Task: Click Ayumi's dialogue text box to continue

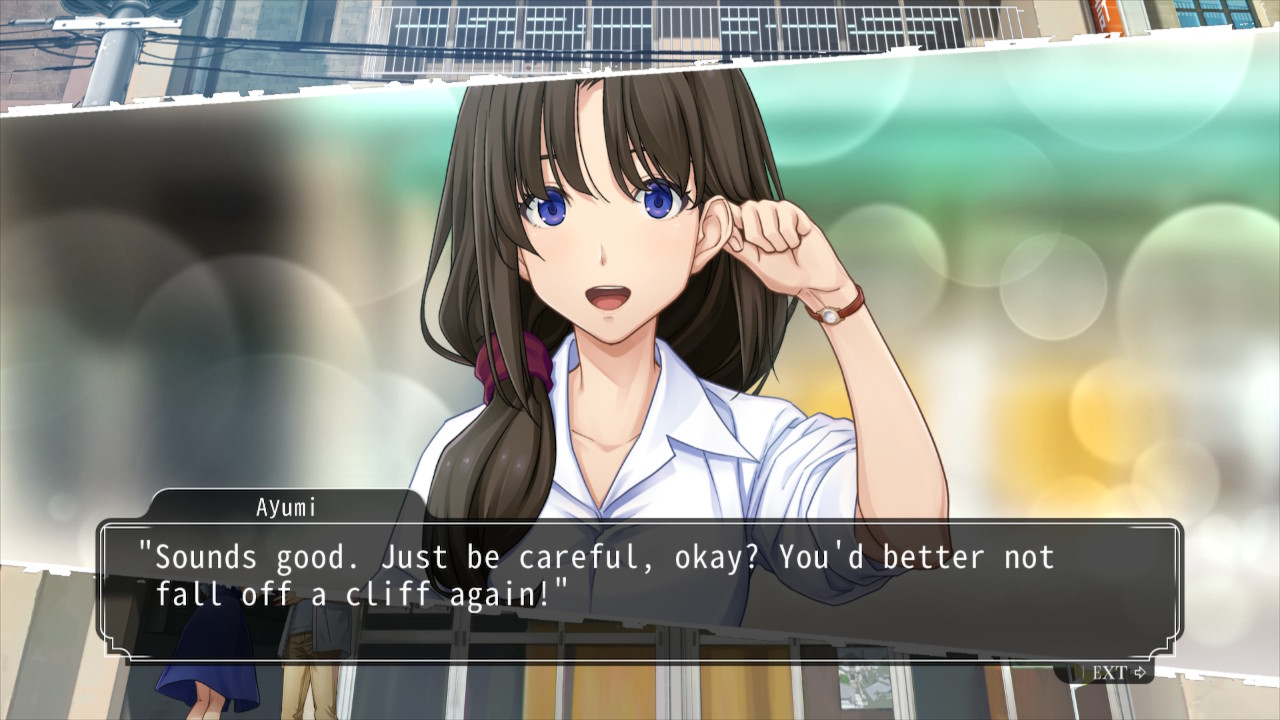Action: coord(640,590)
